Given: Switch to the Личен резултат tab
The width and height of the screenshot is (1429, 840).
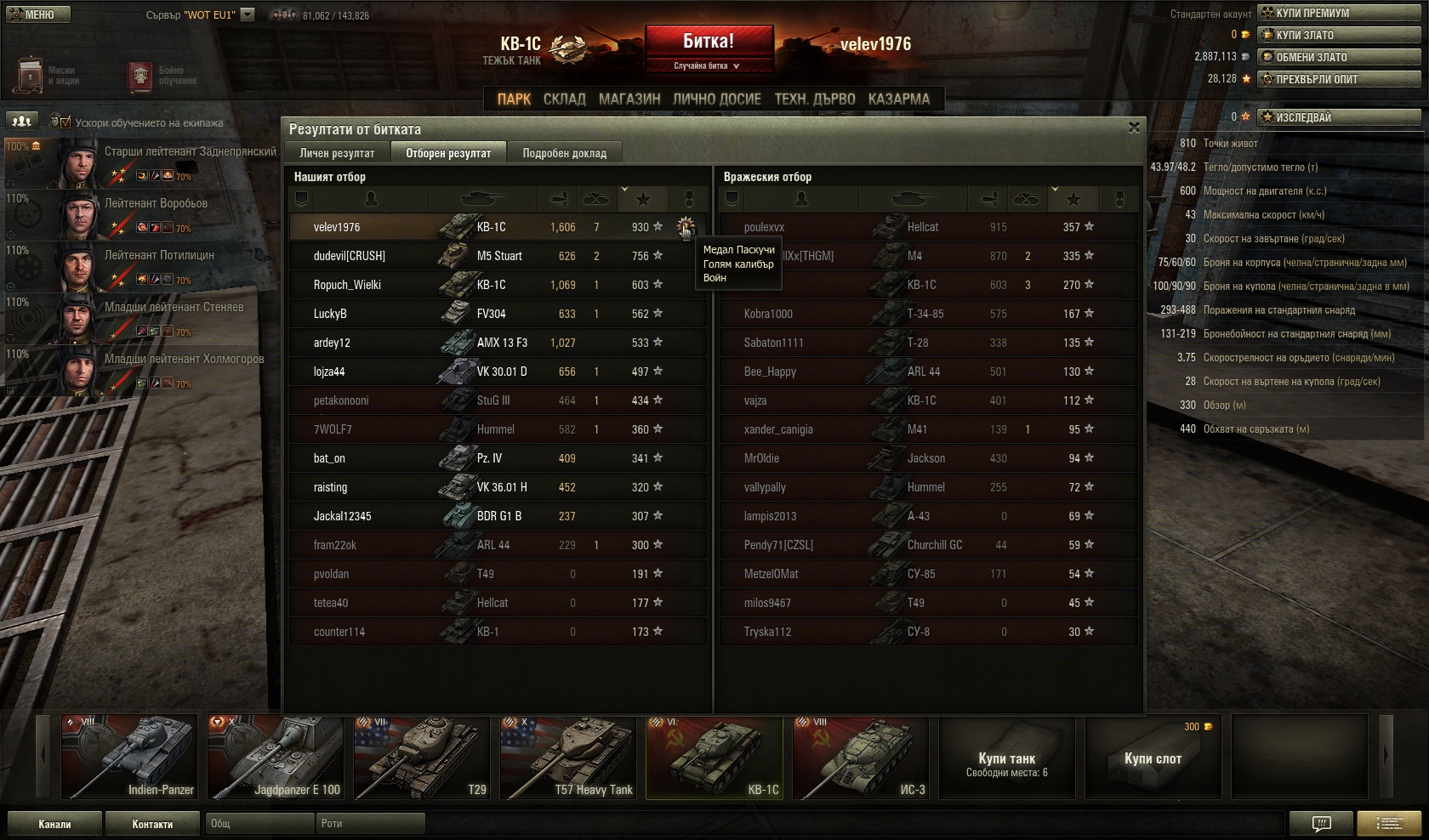Looking at the screenshot, I should pyautogui.click(x=337, y=153).
